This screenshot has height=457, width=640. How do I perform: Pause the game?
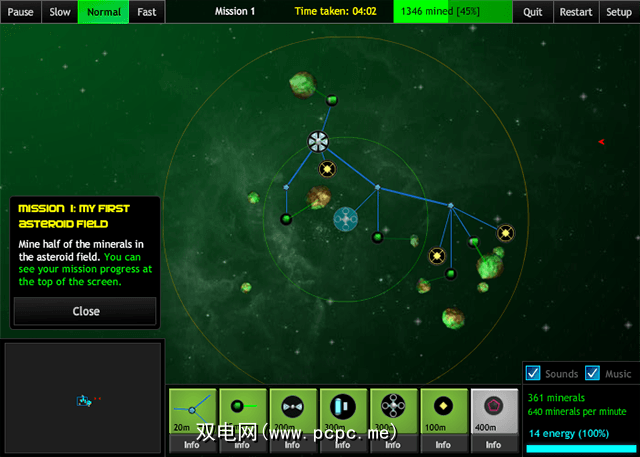20,12
